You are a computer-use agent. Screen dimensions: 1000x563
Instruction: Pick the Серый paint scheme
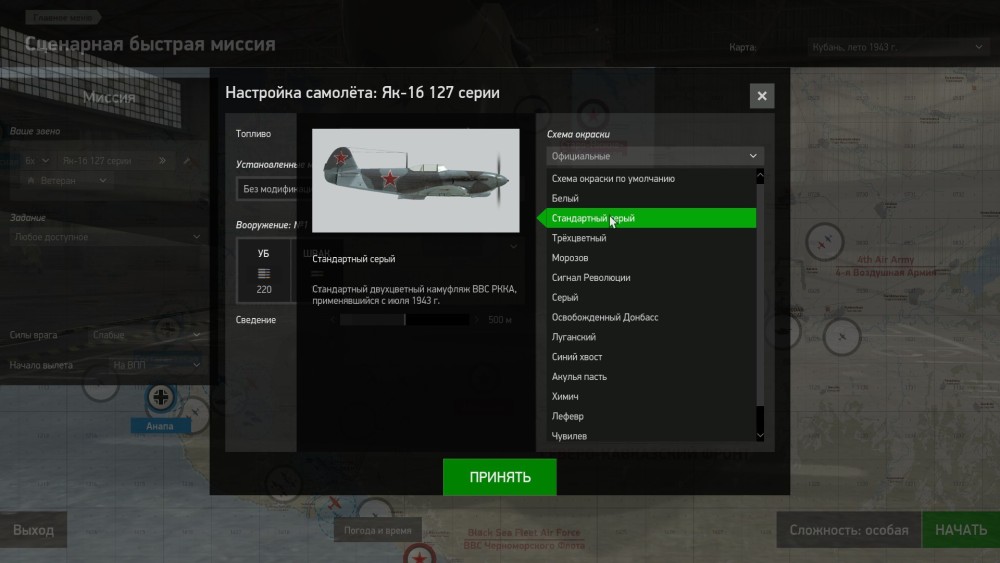click(565, 297)
